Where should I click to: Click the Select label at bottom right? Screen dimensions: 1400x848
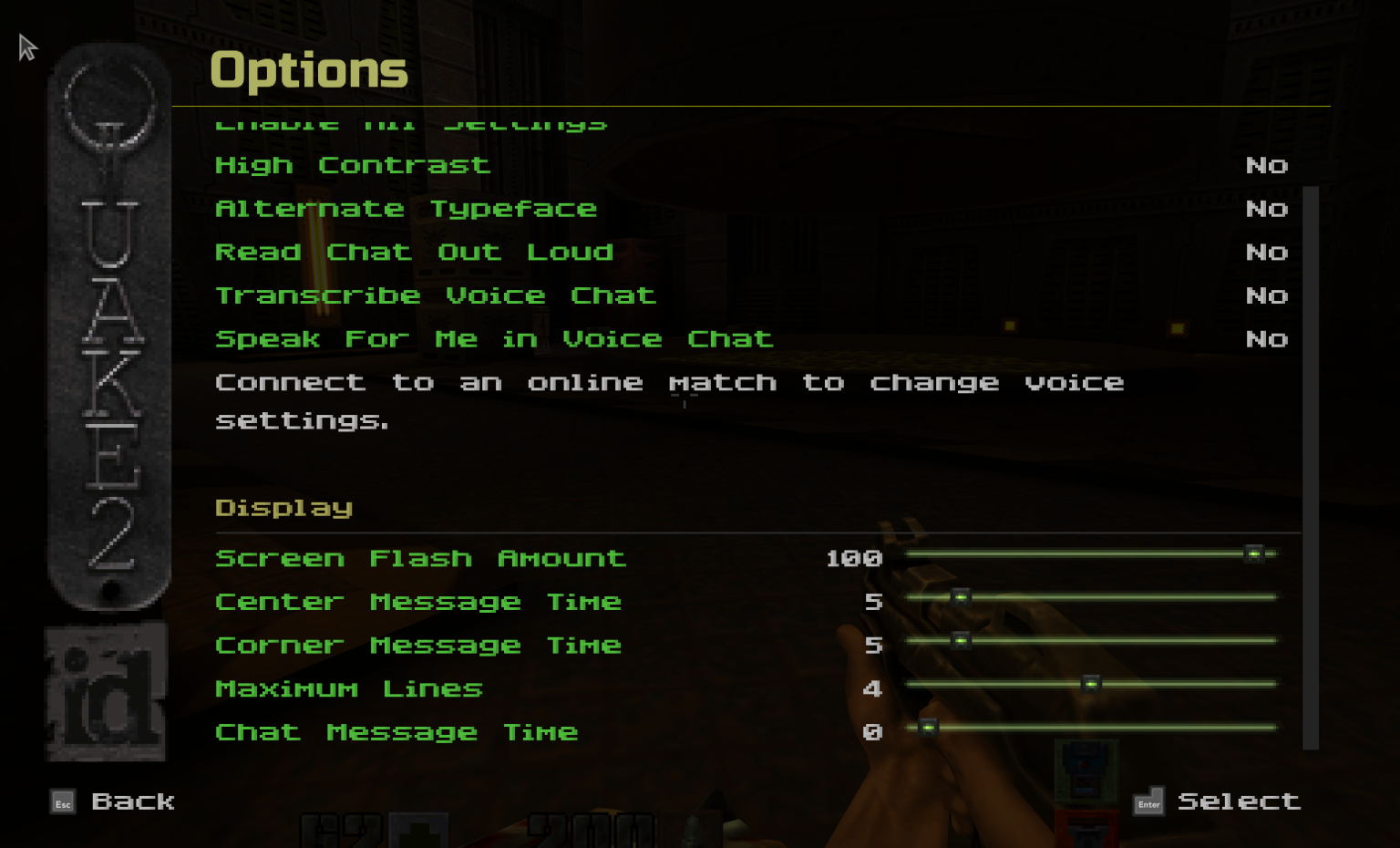tap(1240, 801)
